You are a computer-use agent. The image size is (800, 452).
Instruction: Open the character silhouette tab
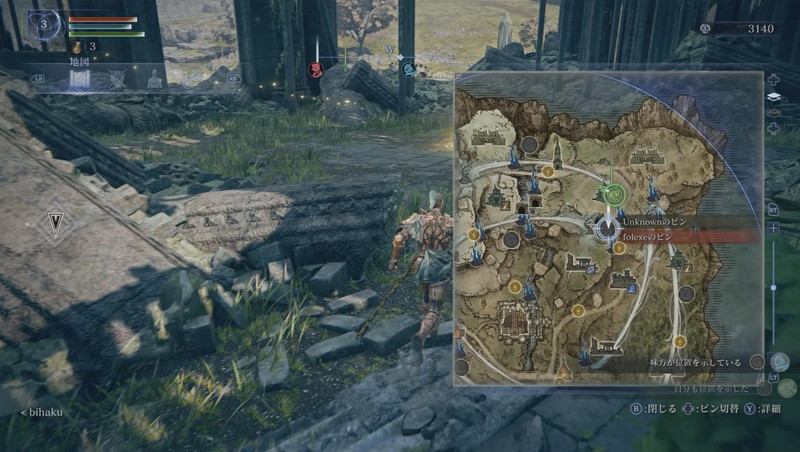pyautogui.click(x=154, y=79)
